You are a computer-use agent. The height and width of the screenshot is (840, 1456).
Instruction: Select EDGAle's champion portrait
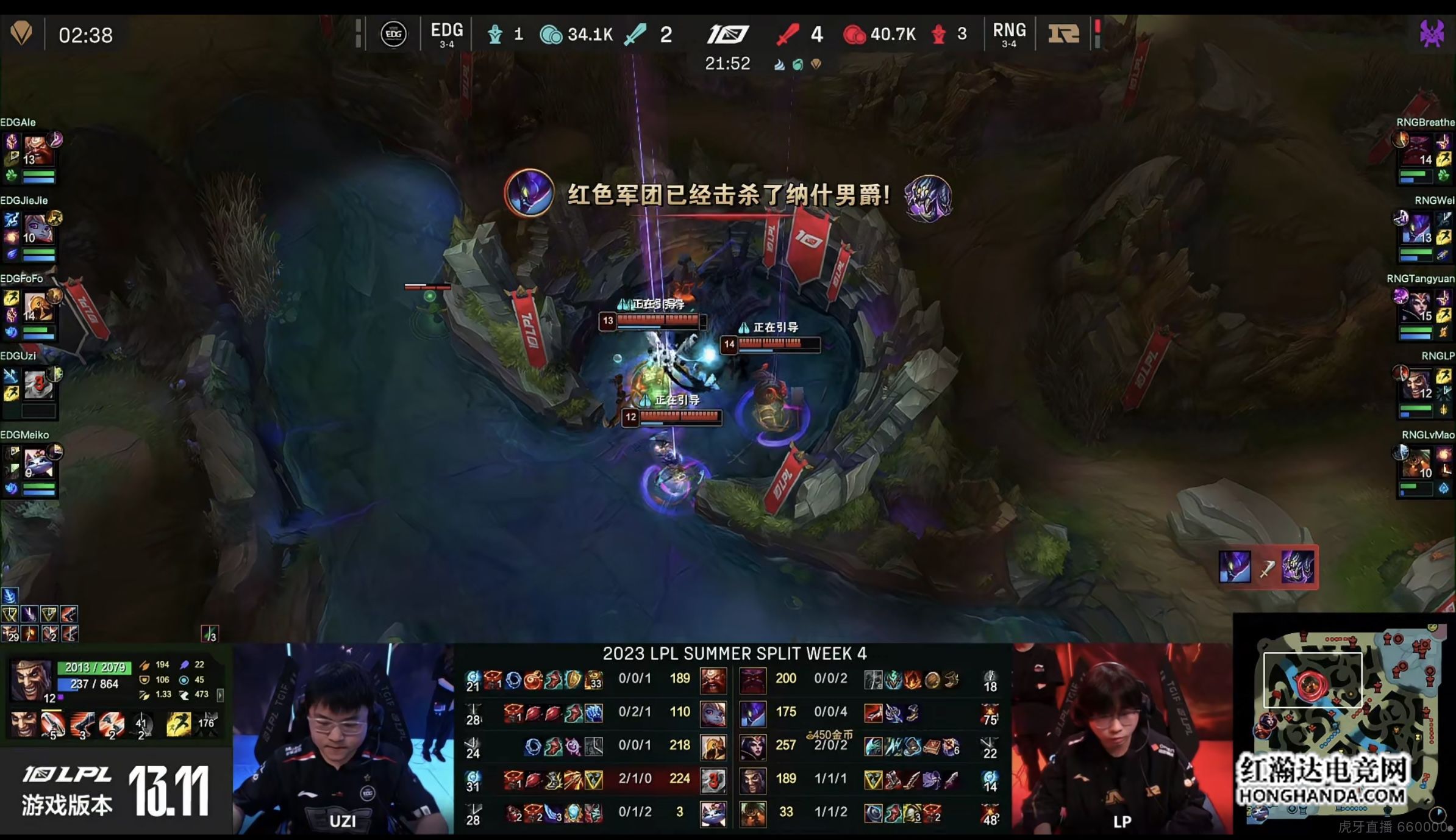pos(37,150)
